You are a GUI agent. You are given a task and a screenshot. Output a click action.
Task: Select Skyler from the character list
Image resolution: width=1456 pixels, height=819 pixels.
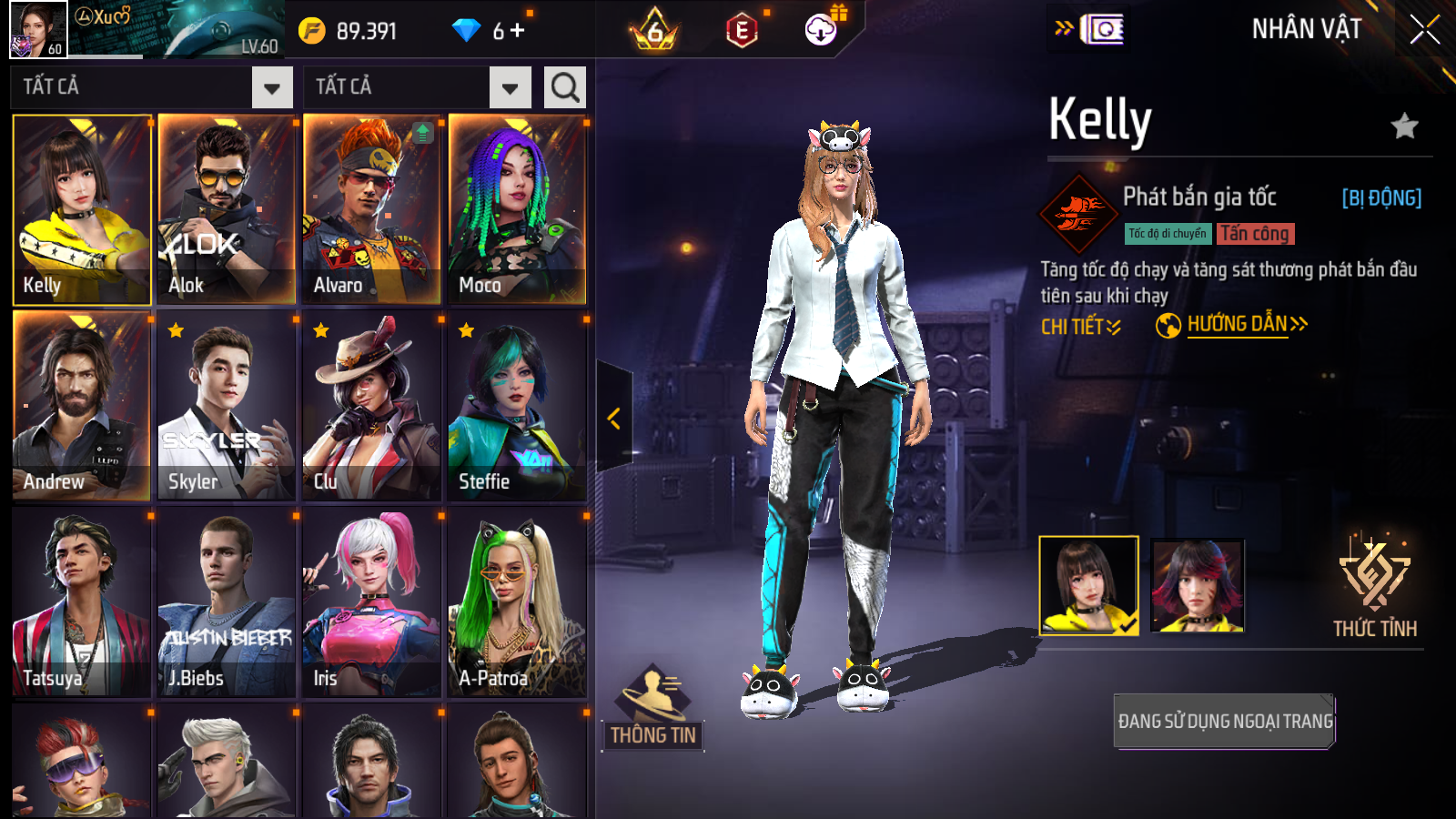[x=226, y=406]
